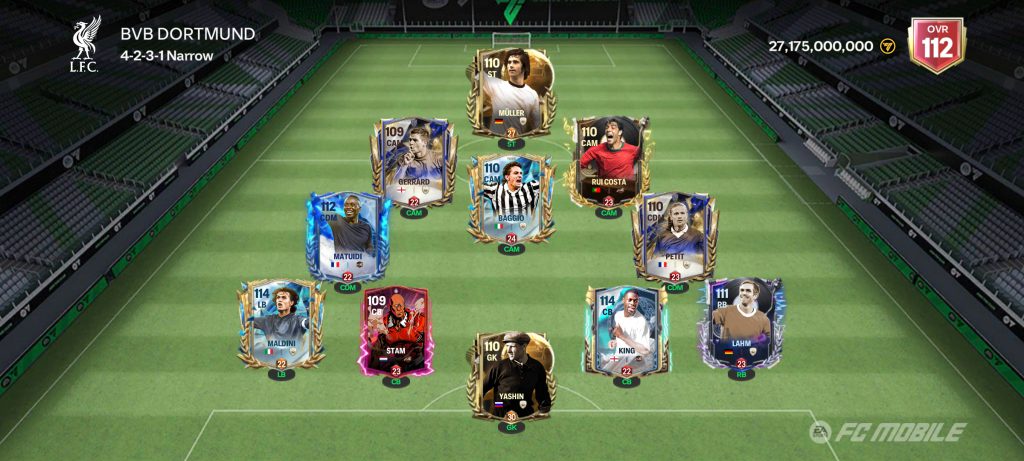Select the King centre-back card
The image size is (1024, 461).
[627, 330]
